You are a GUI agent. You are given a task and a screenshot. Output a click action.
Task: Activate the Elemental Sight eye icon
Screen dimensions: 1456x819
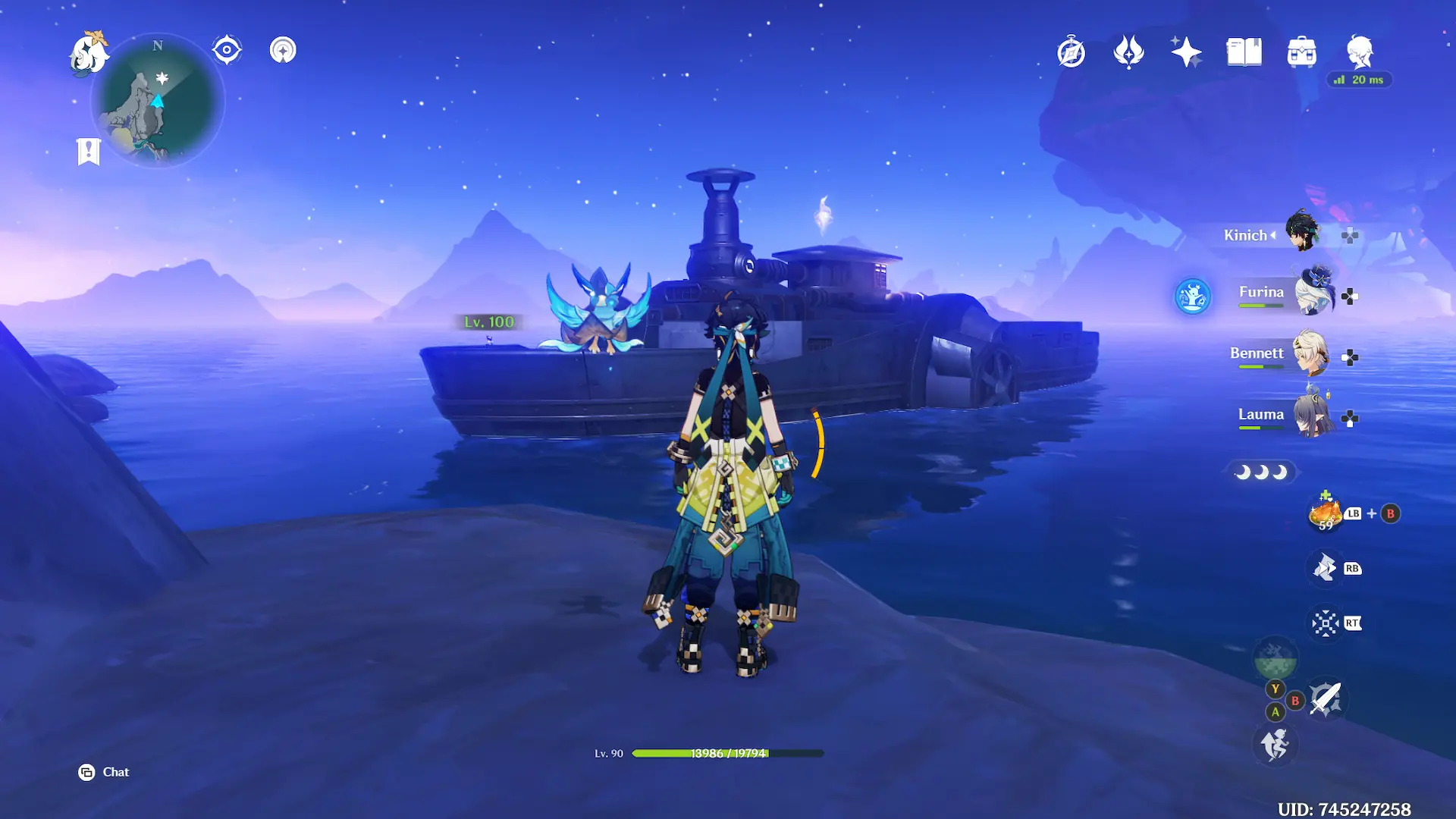click(x=227, y=50)
